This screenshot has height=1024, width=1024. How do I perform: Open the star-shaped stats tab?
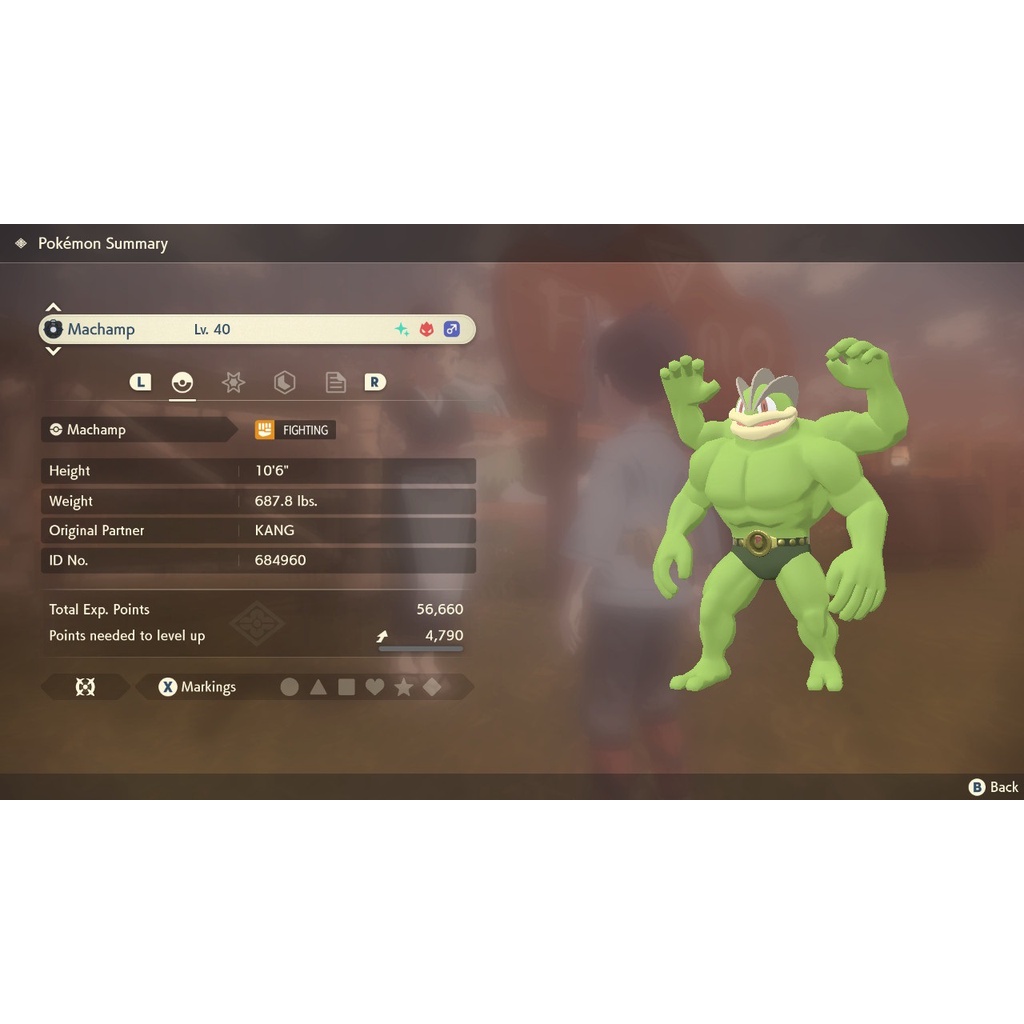coord(233,382)
